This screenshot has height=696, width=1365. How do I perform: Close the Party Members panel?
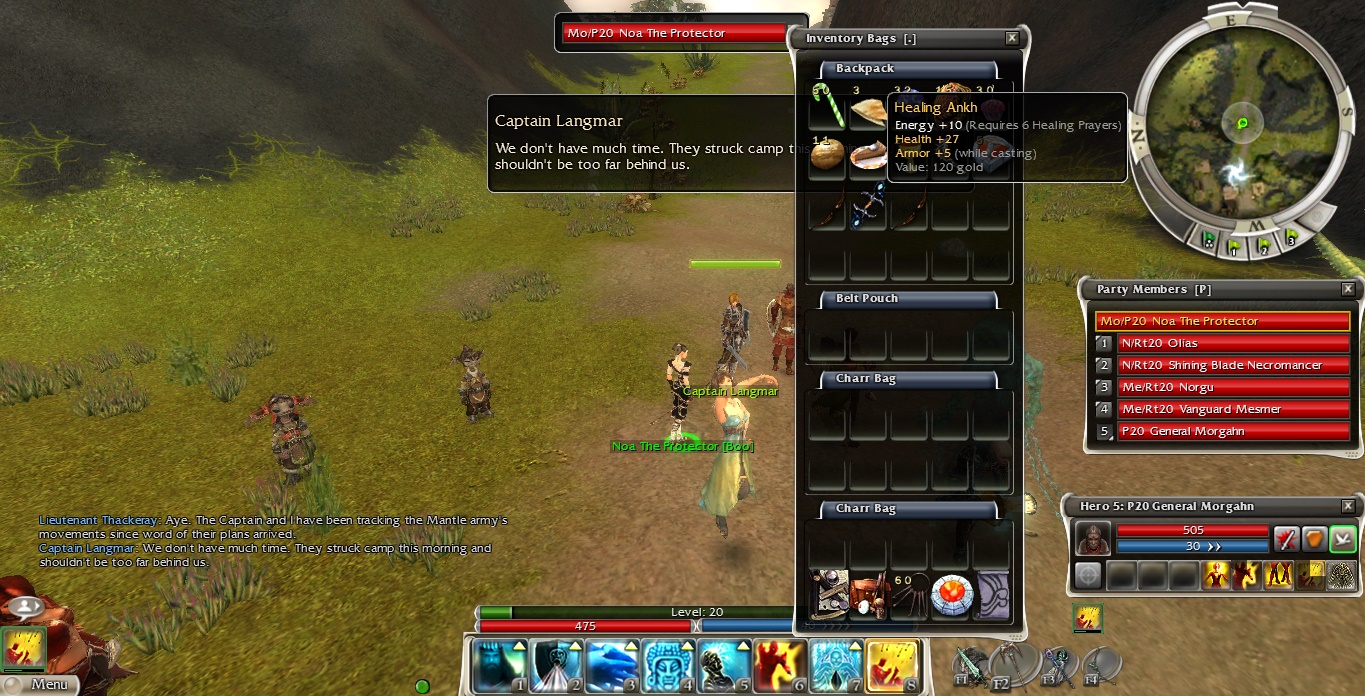[1348, 289]
